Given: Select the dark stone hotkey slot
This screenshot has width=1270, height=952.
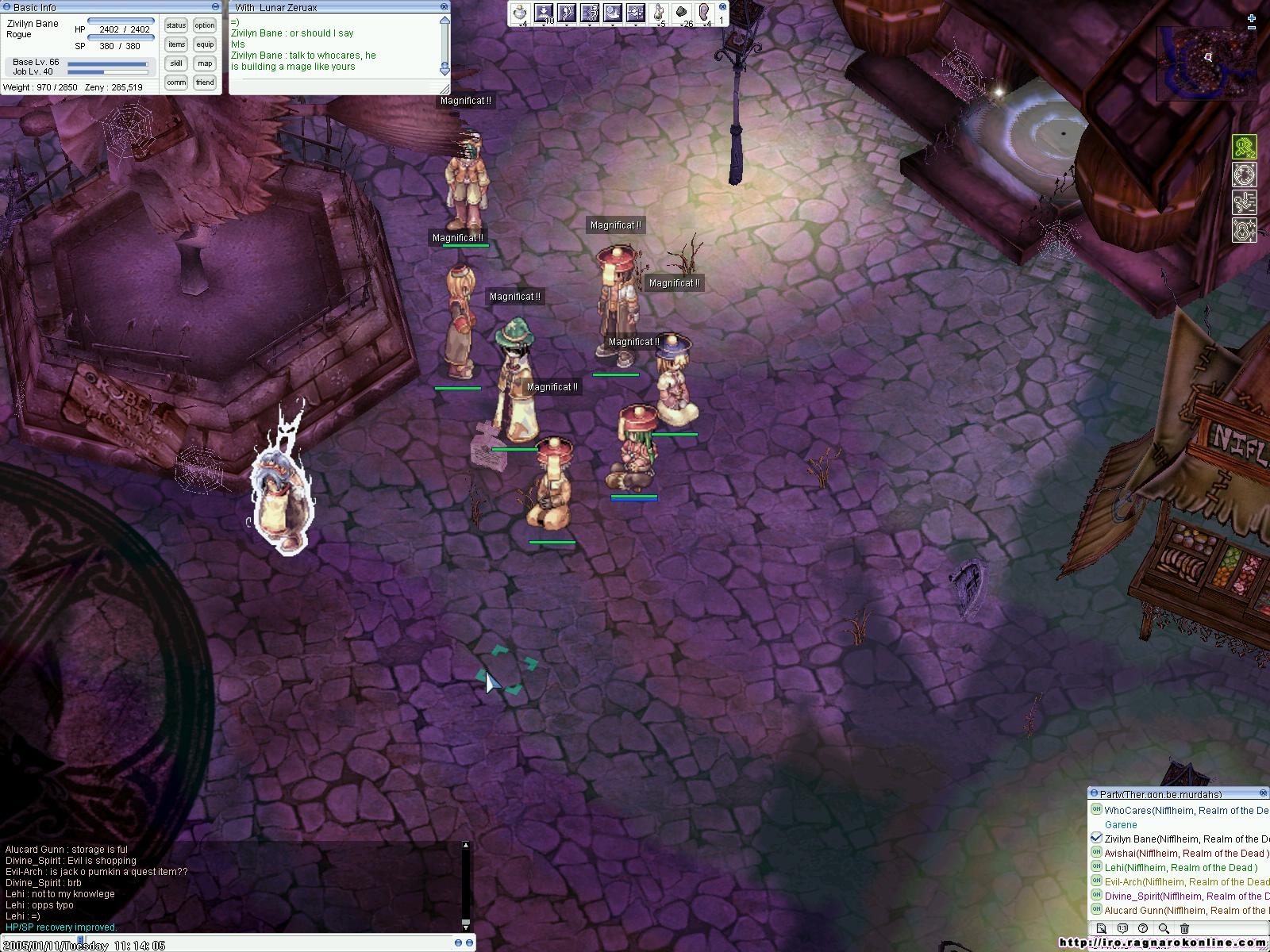Looking at the screenshot, I should click(682, 13).
